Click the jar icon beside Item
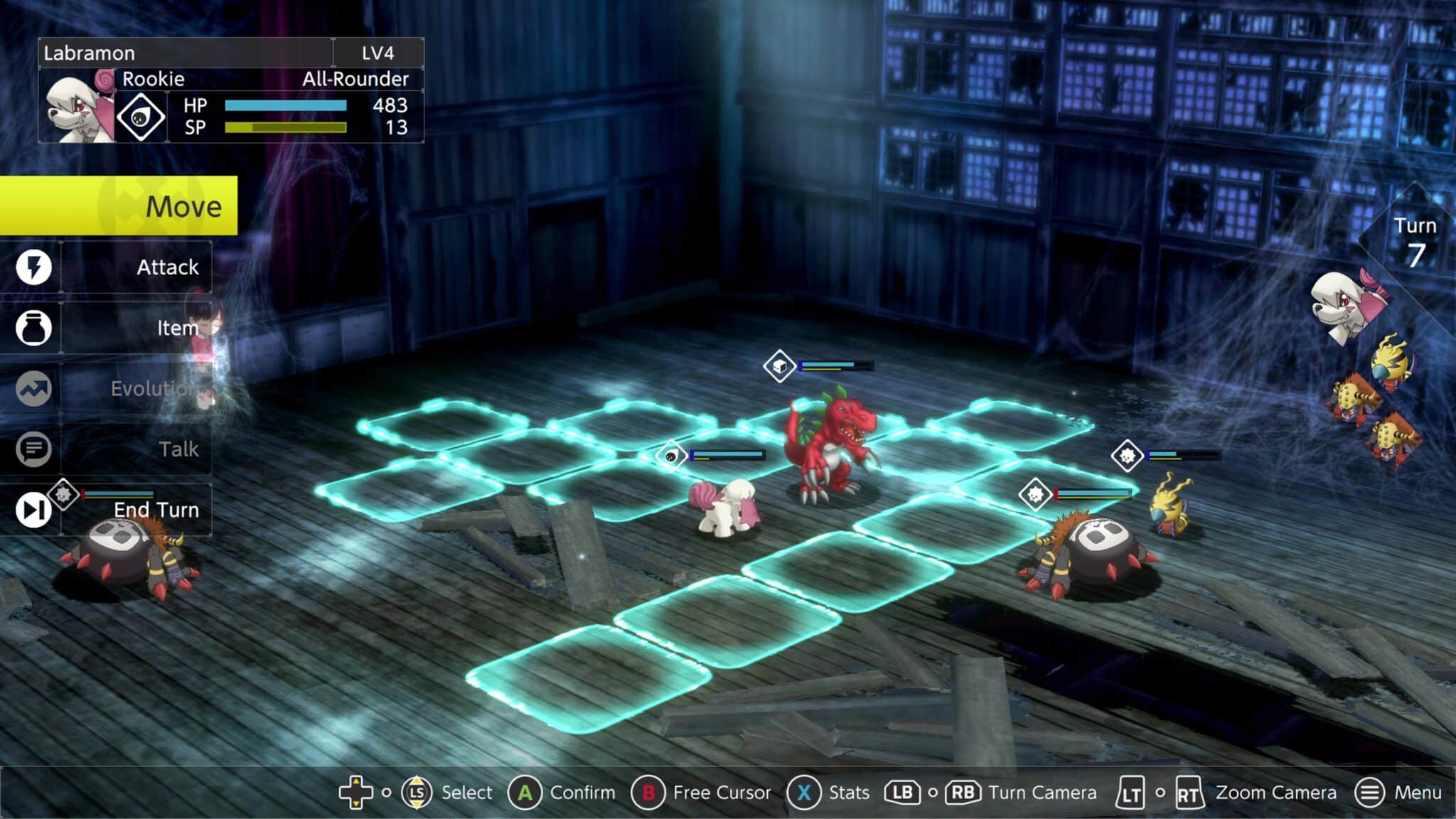The image size is (1456, 819). click(33, 328)
